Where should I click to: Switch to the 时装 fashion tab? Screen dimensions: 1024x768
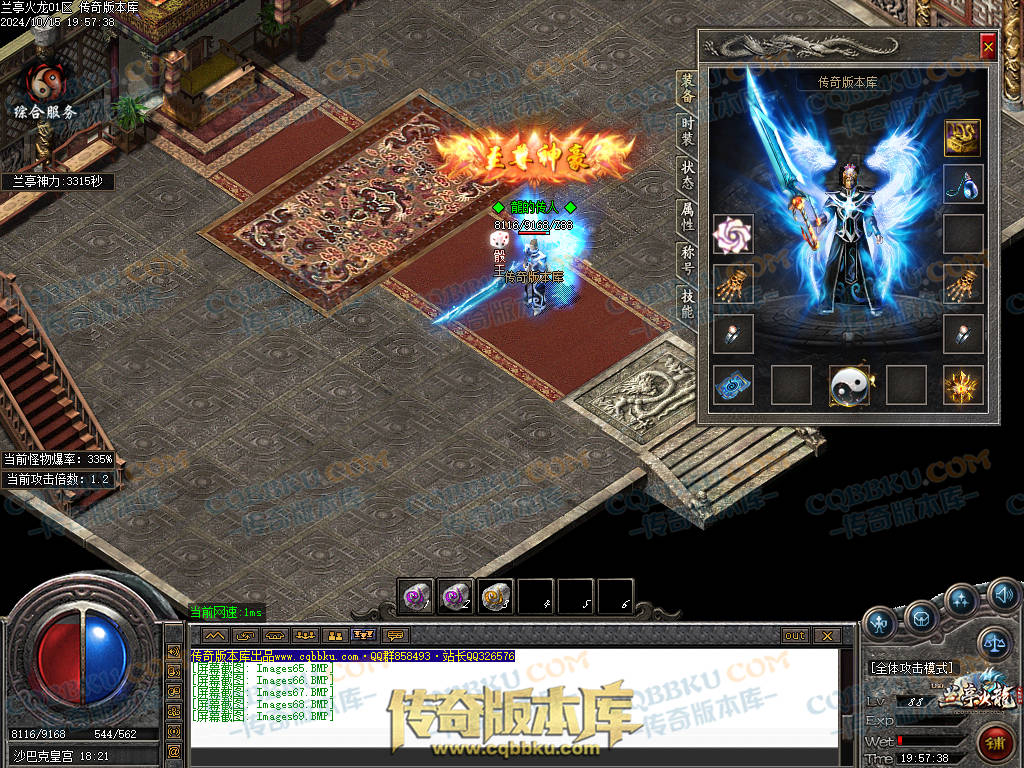click(687, 131)
